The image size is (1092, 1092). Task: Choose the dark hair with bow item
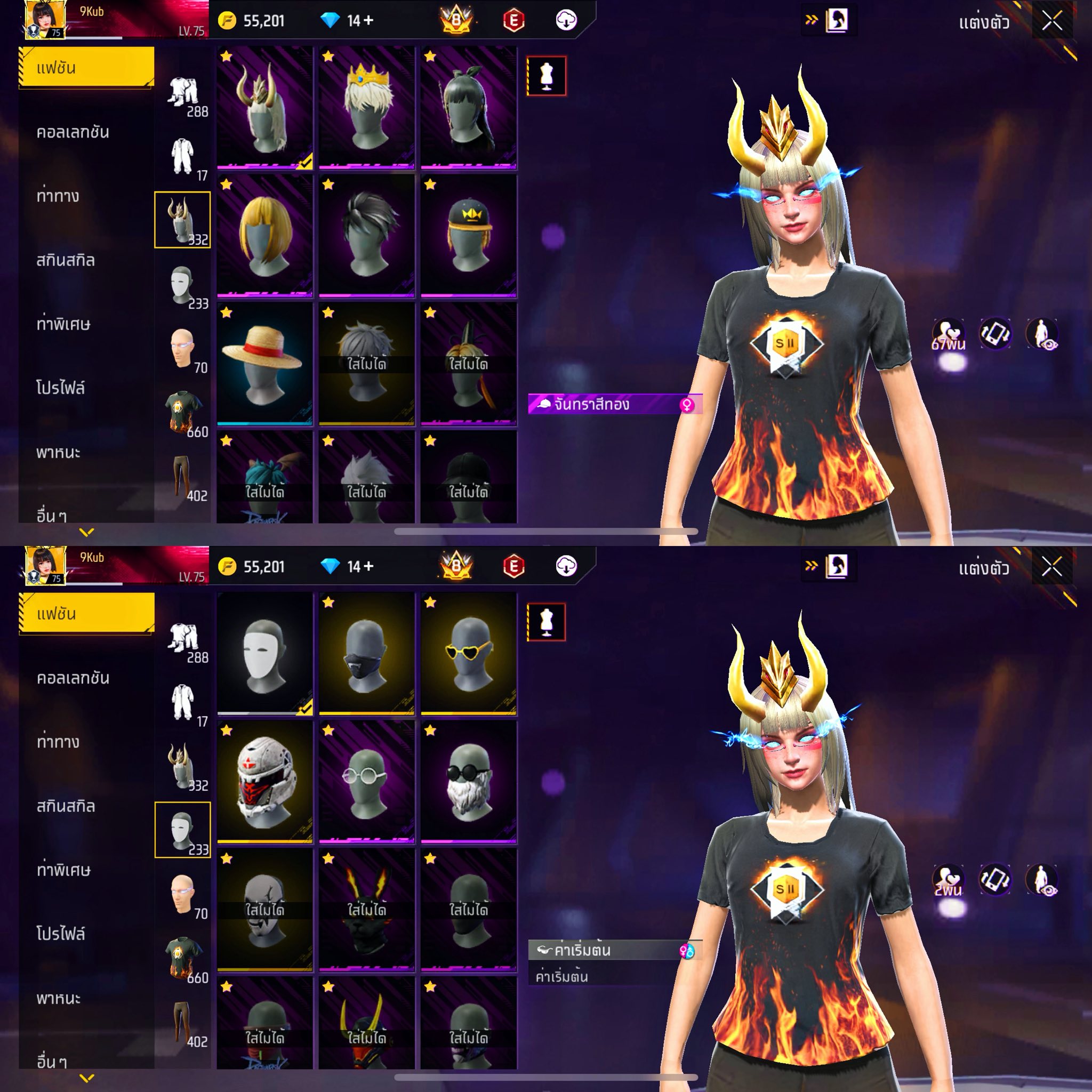(468, 107)
